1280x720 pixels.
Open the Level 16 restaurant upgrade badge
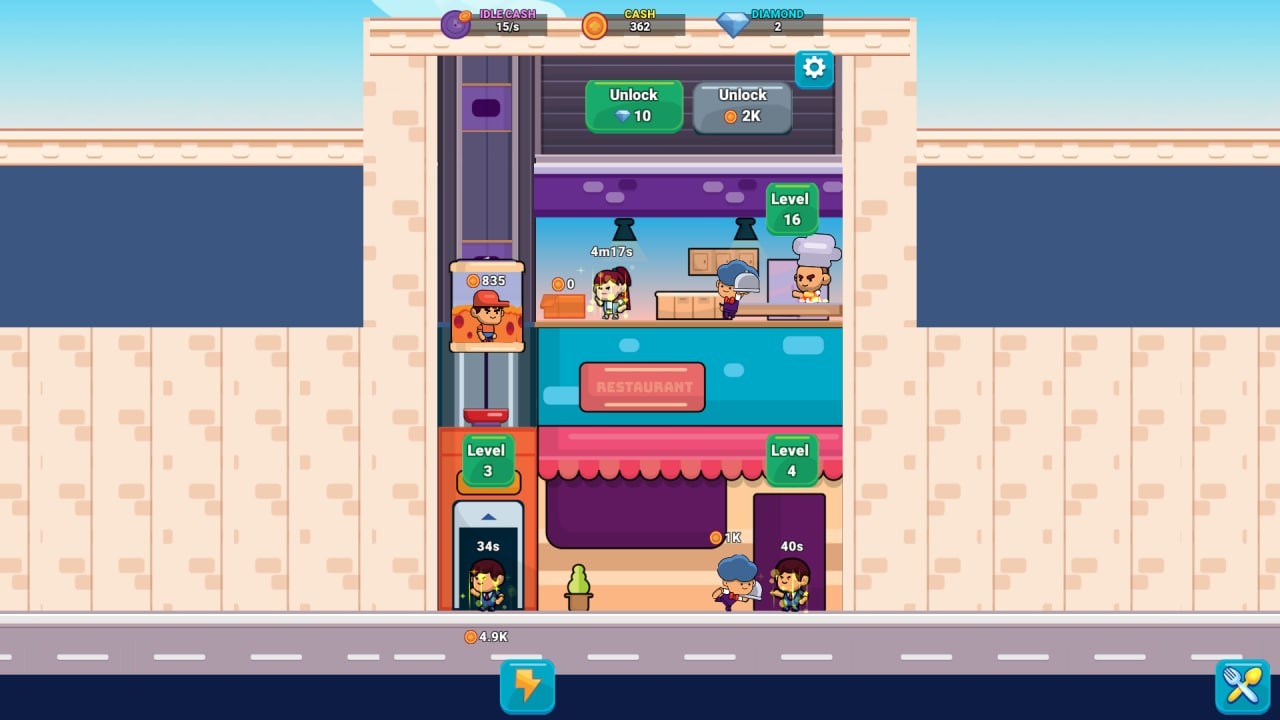click(x=791, y=208)
